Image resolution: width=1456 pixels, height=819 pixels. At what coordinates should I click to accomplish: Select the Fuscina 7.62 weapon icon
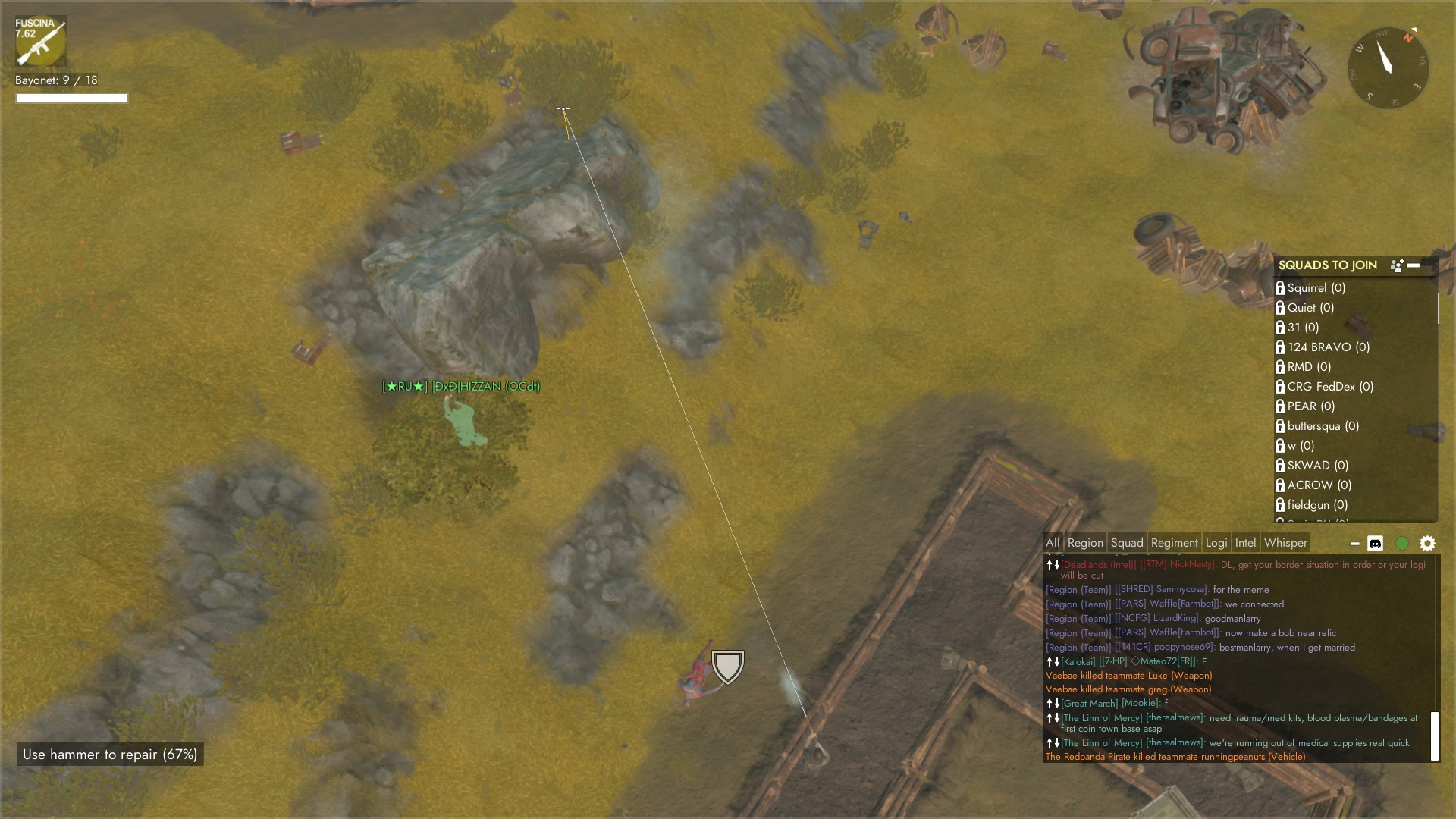pyautogui.click(x=41, y=42)
